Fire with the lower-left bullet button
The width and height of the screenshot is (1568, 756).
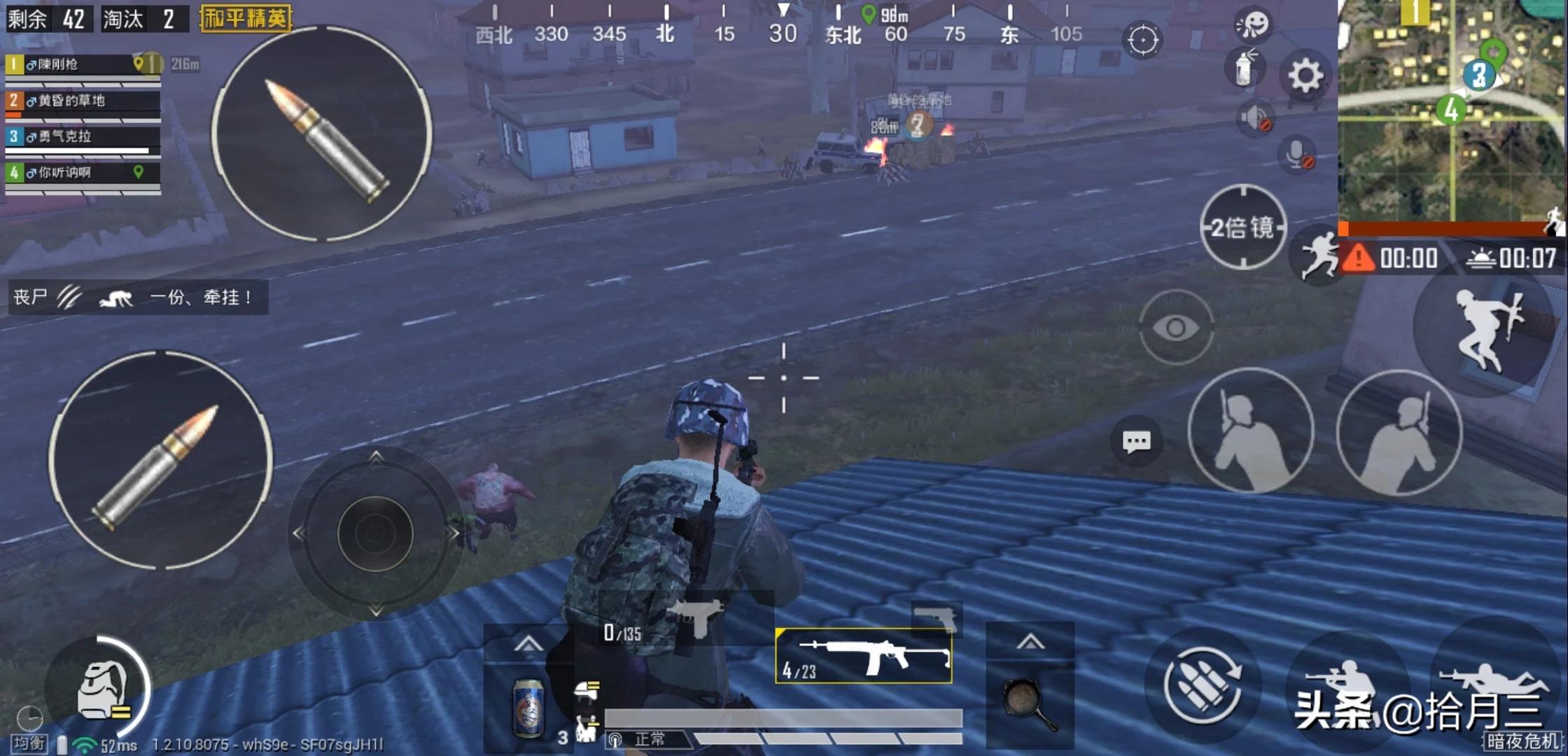click(x=161, y=461)
